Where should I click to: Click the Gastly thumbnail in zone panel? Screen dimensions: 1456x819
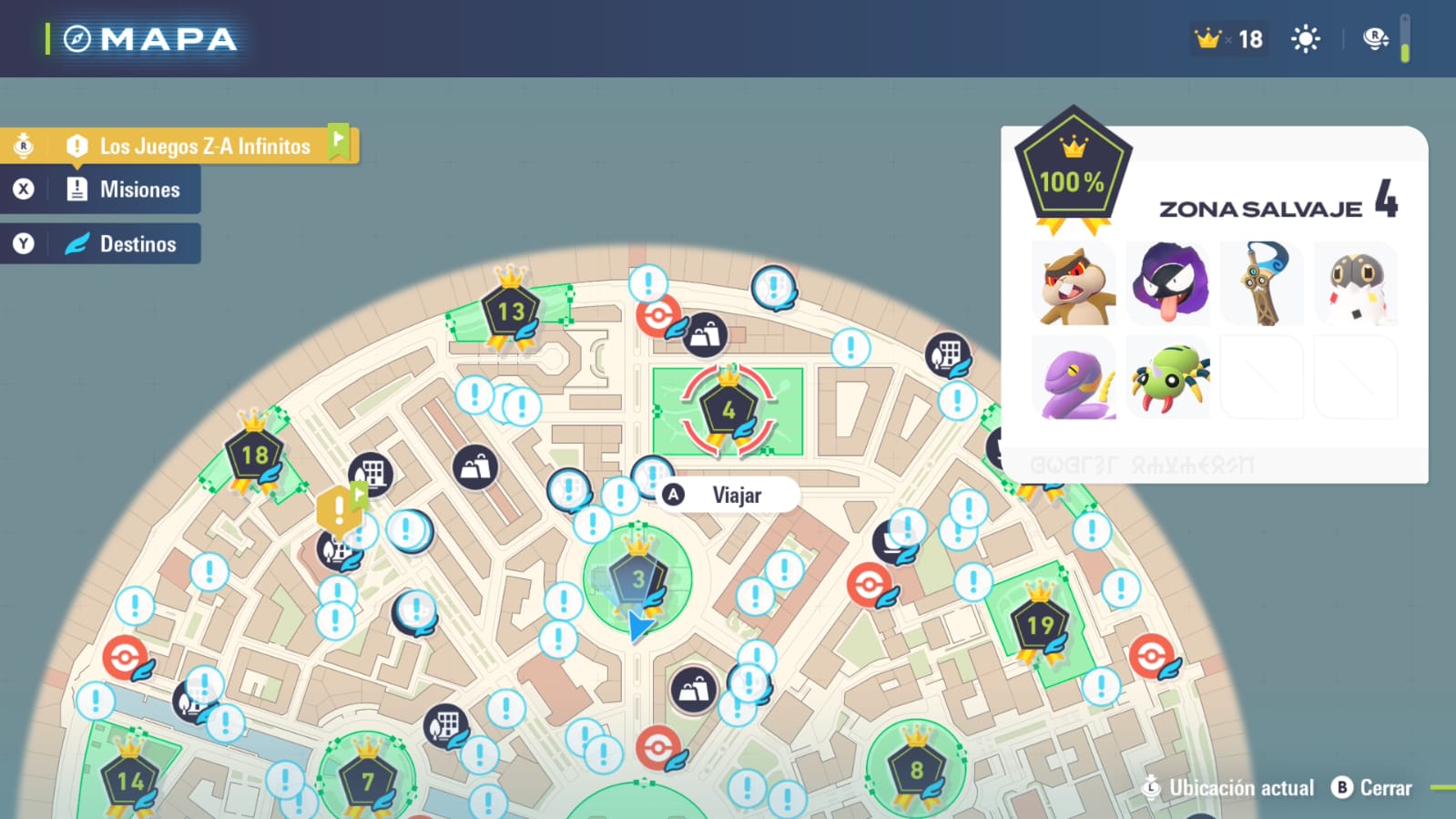[x=1168, y=283]
